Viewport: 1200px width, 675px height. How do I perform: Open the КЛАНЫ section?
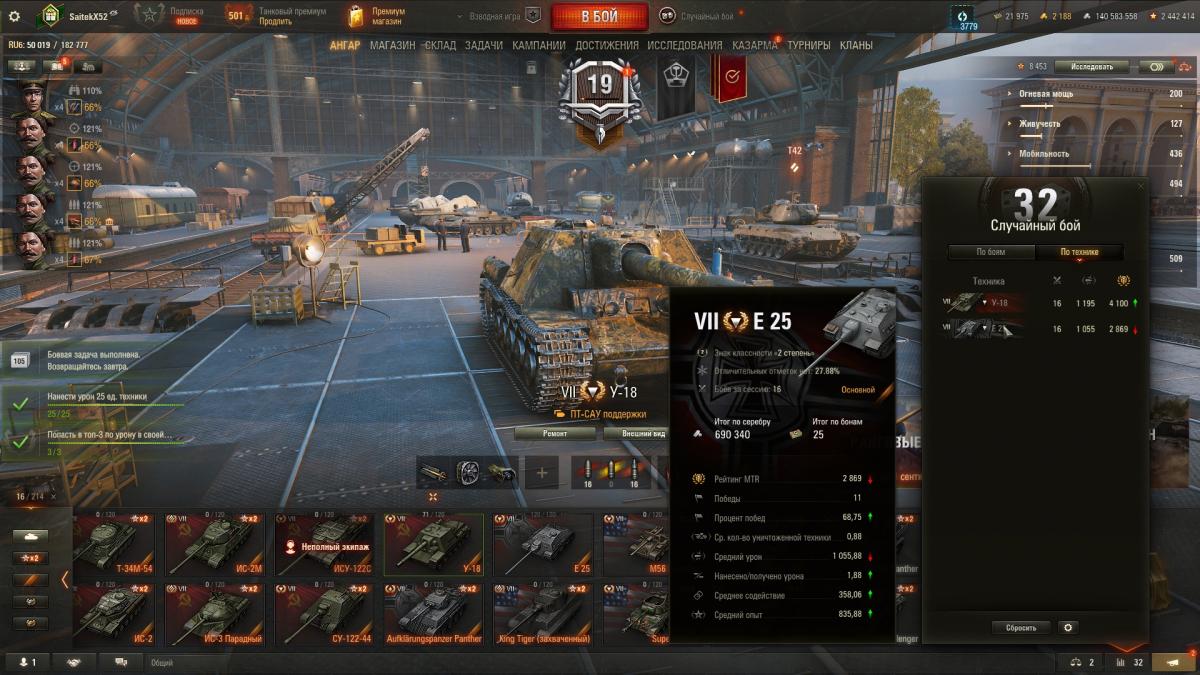click(856, 45)
